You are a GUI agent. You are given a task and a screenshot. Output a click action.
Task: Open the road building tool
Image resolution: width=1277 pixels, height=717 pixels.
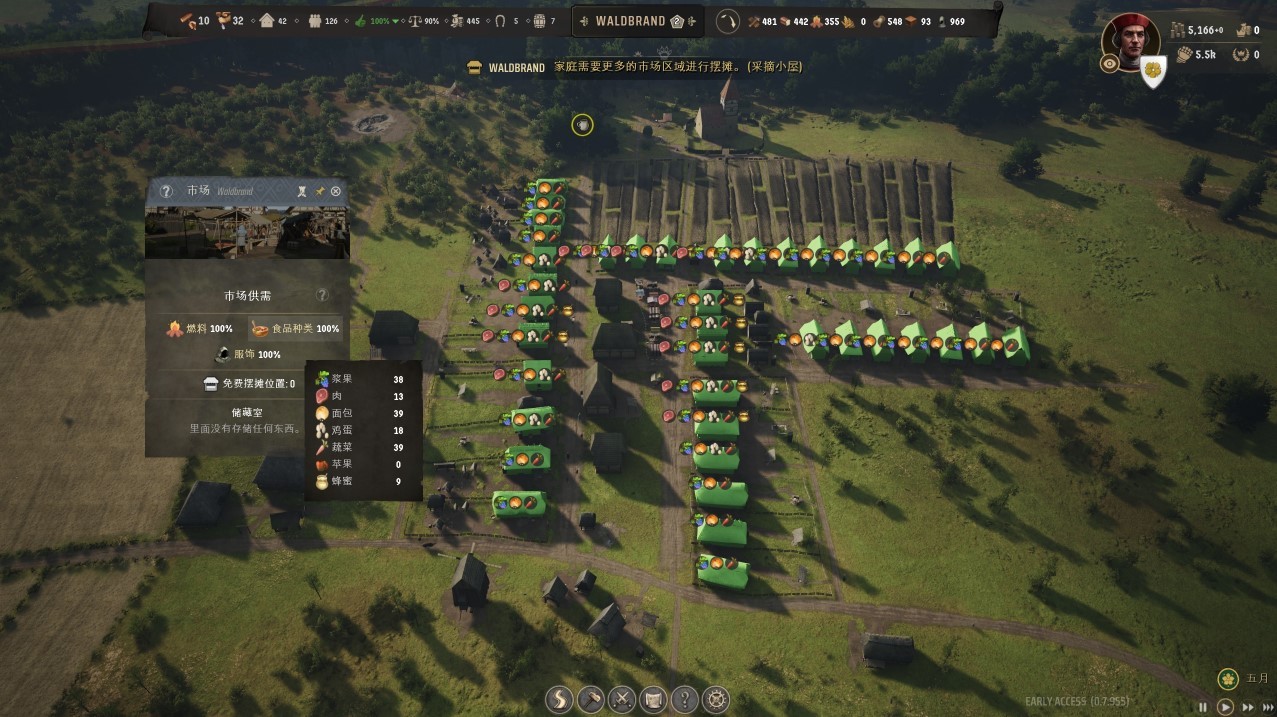click(x=560, y=698)
